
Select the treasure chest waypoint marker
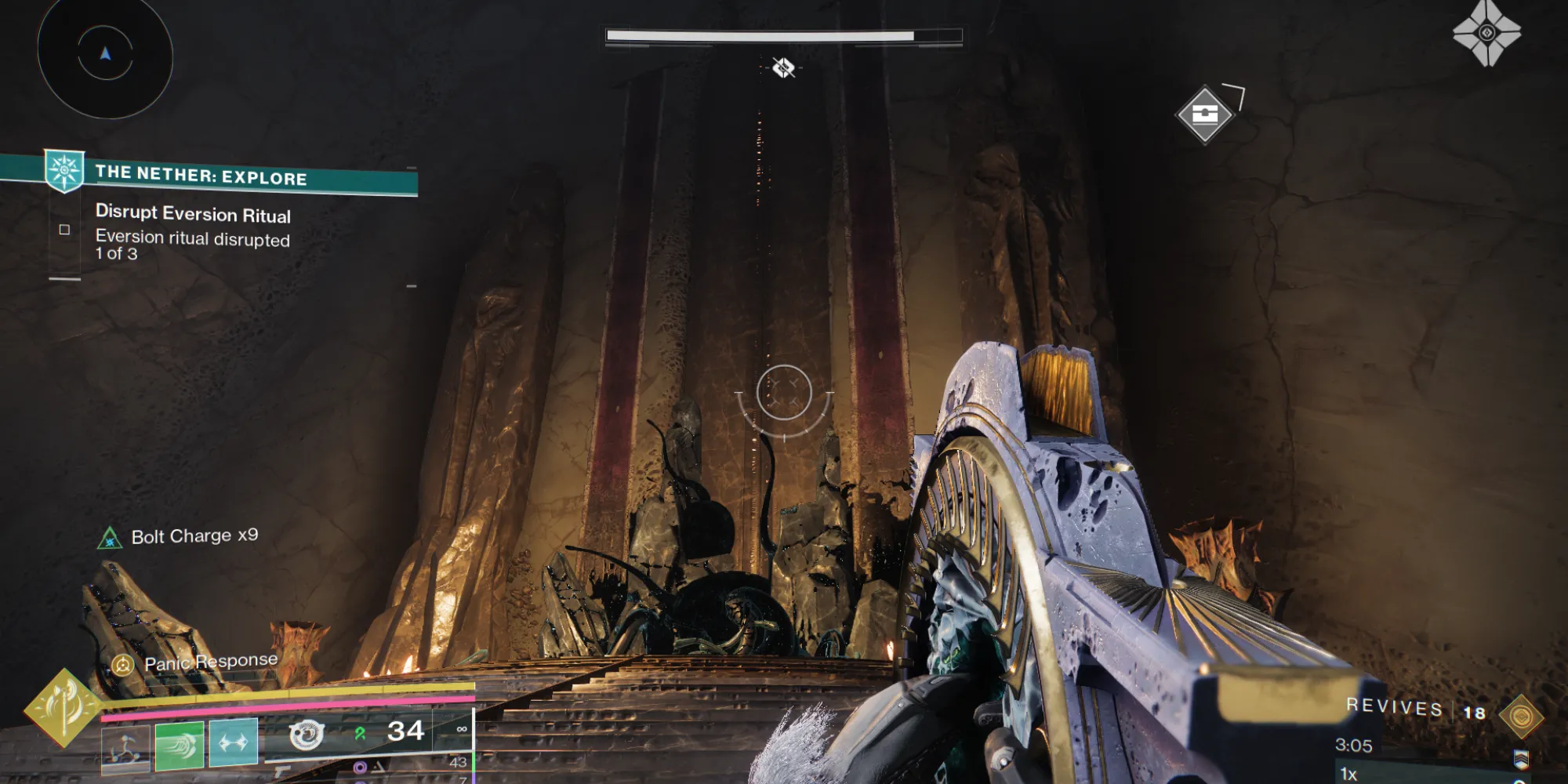pyautogui.click(x=1205, y=114)
